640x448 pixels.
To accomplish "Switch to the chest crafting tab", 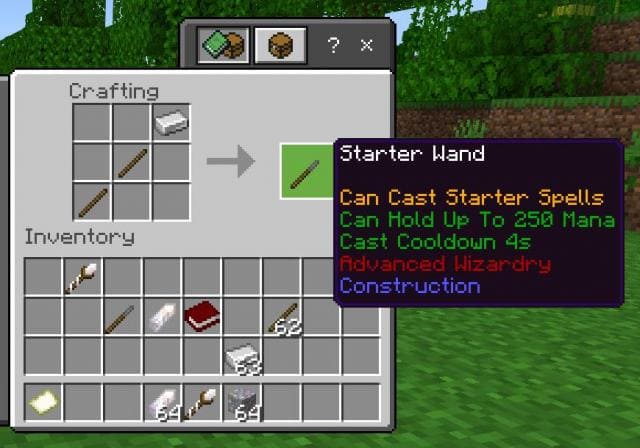I will [x=280, y=46].
